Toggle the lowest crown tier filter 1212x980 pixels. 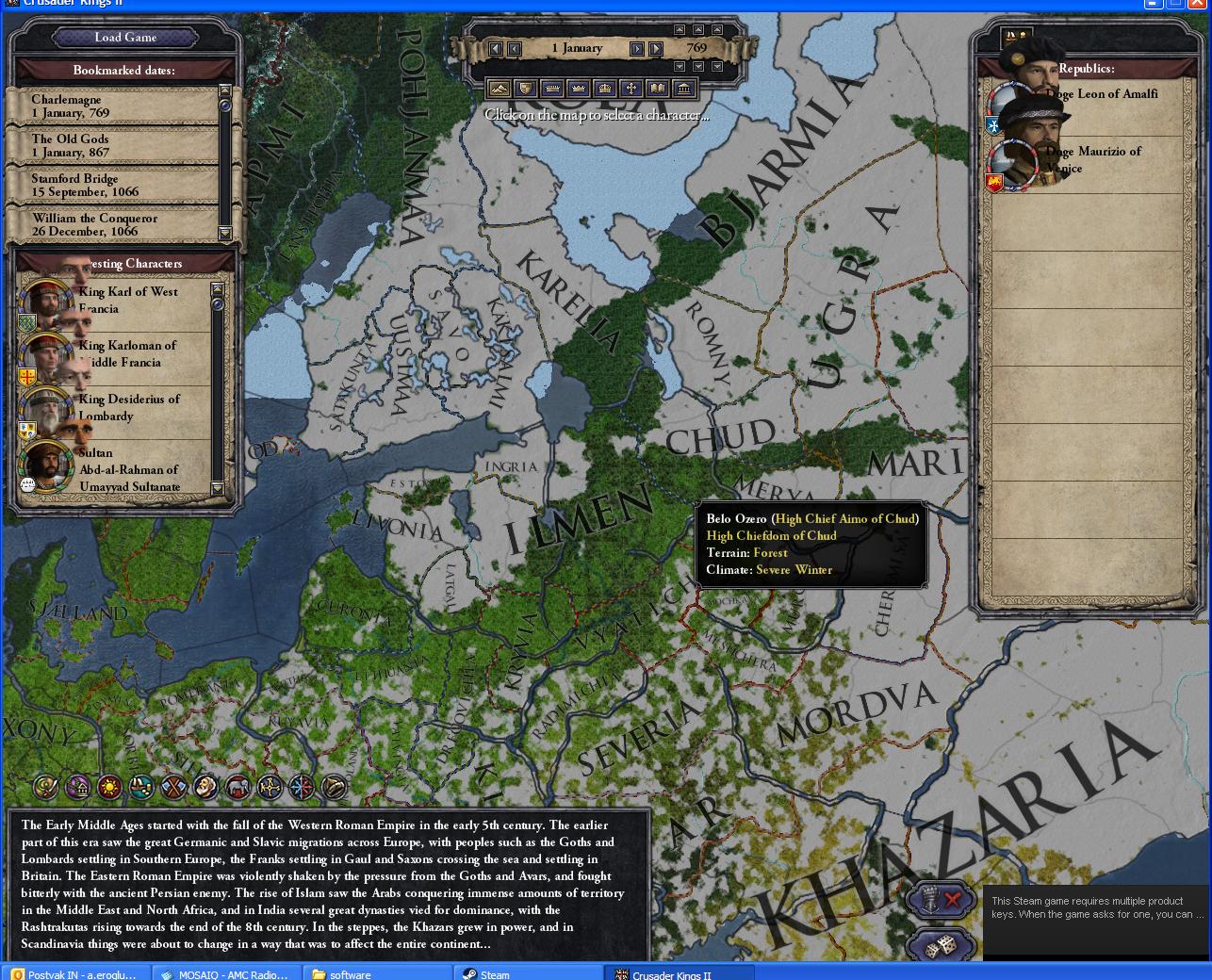[x=552, y=89]
